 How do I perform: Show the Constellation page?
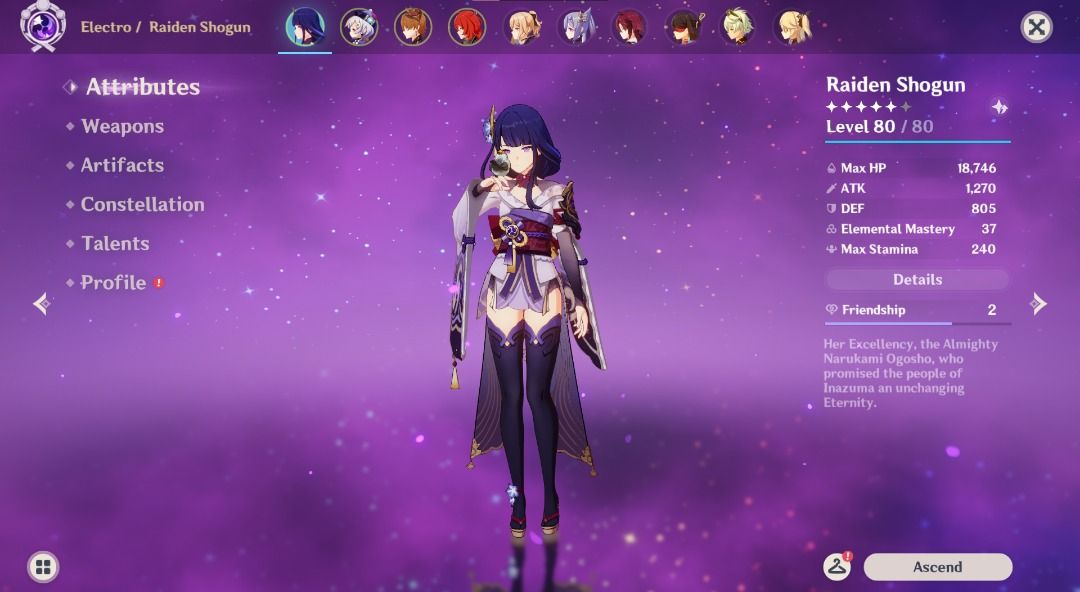tap(142, 204)
